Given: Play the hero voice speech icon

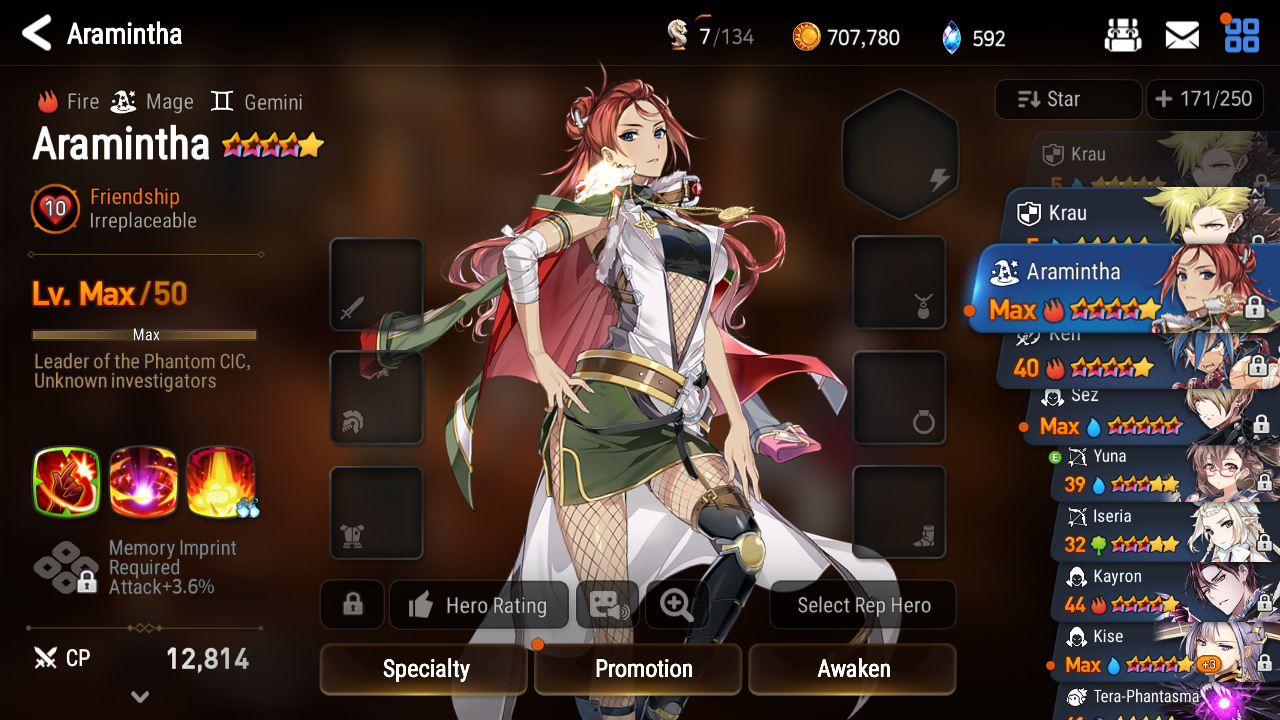Looking at the screenshot, I should (608, 605).
